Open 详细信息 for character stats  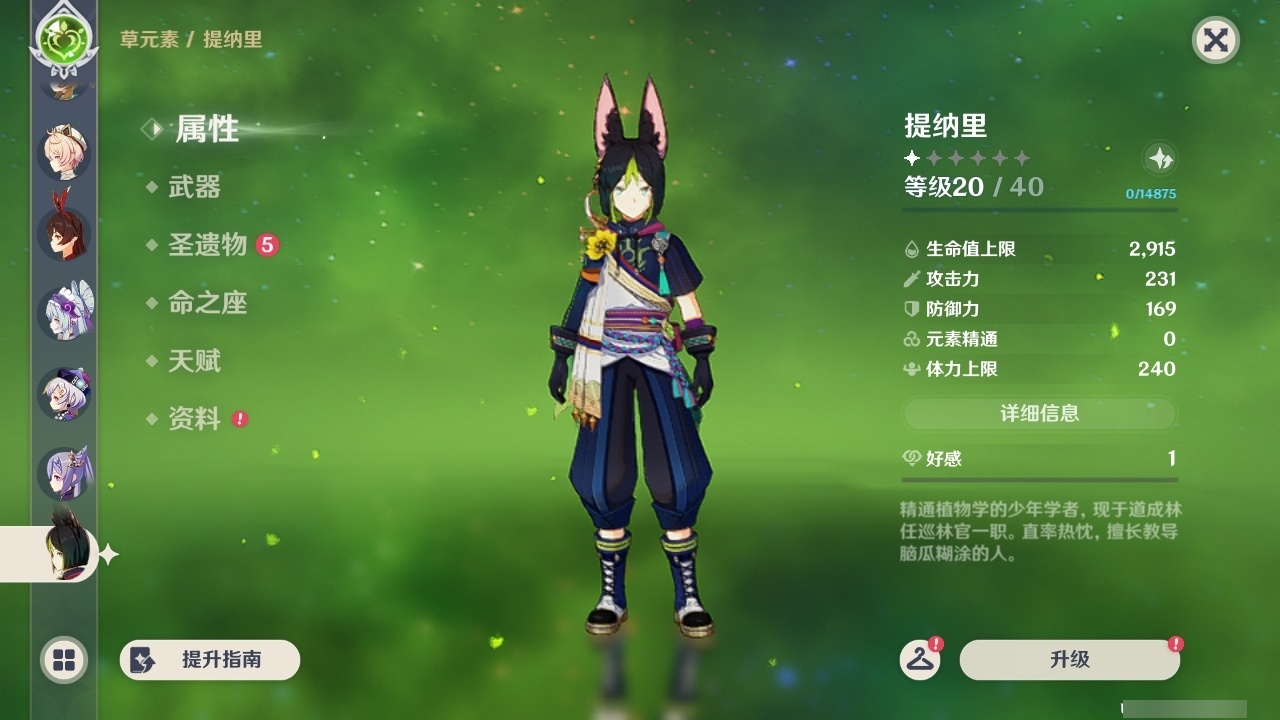click(x=1040, y=414)
